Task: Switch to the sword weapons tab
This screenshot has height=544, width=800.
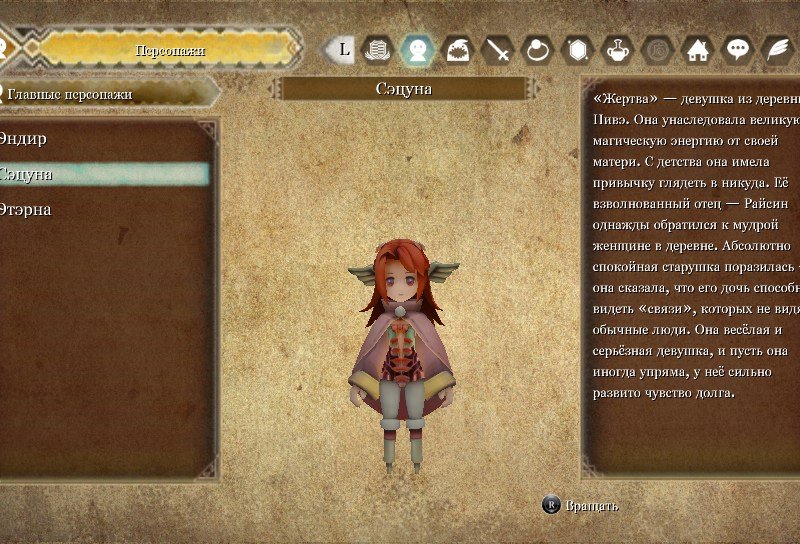Action: pos(497,49)
